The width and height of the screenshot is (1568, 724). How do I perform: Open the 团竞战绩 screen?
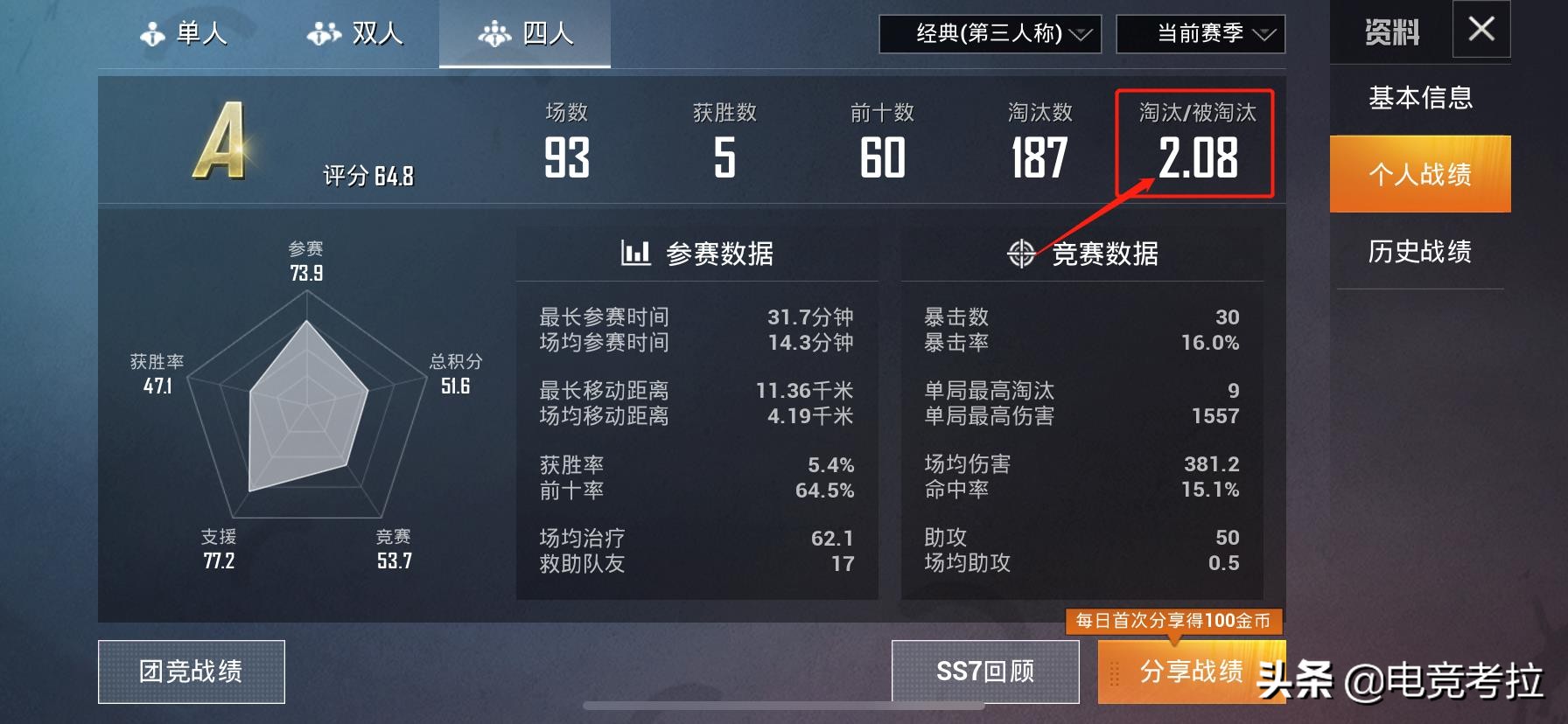coord(192,672)
